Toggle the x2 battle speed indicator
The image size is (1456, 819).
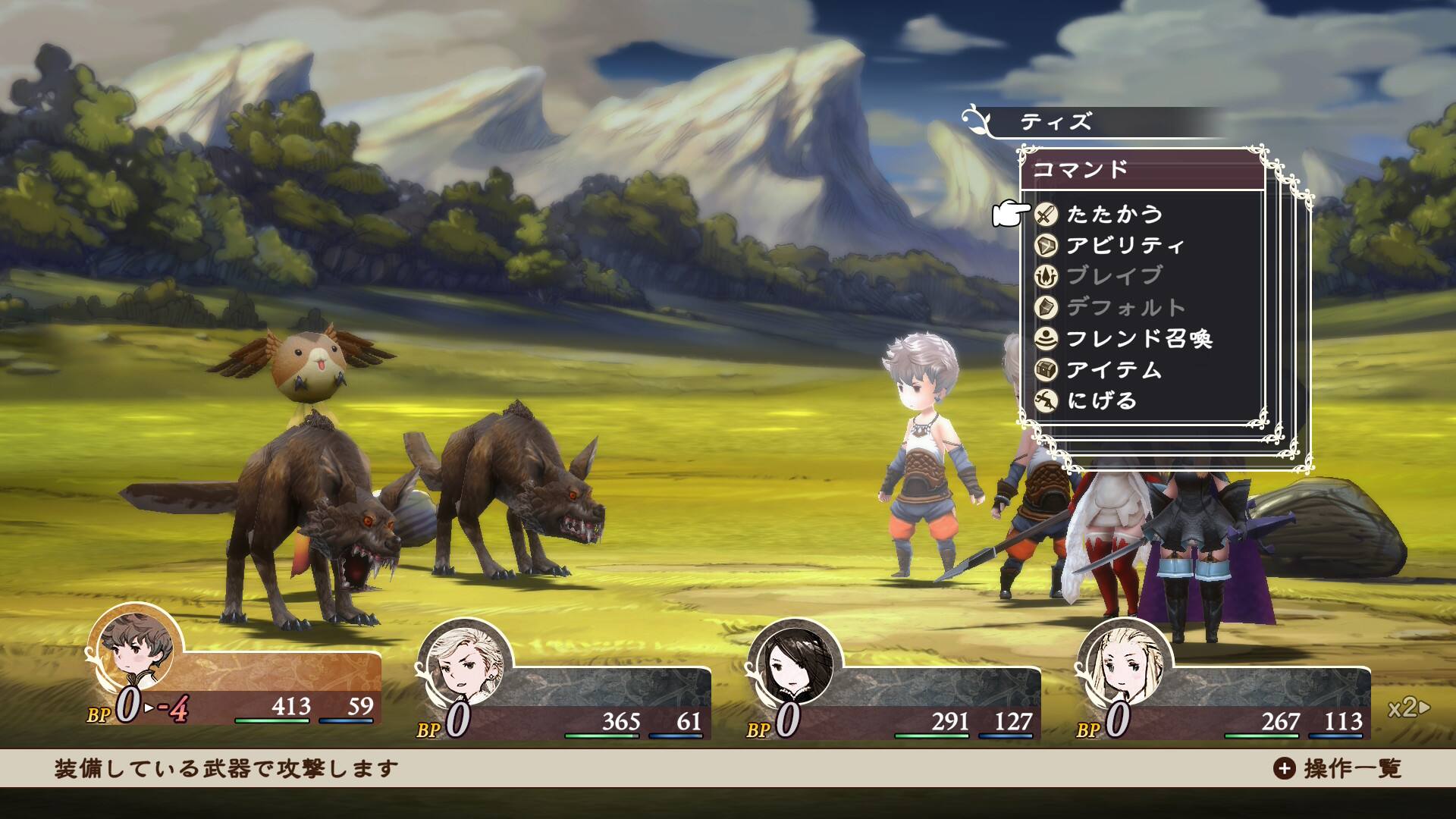[x=1408, y=708]
